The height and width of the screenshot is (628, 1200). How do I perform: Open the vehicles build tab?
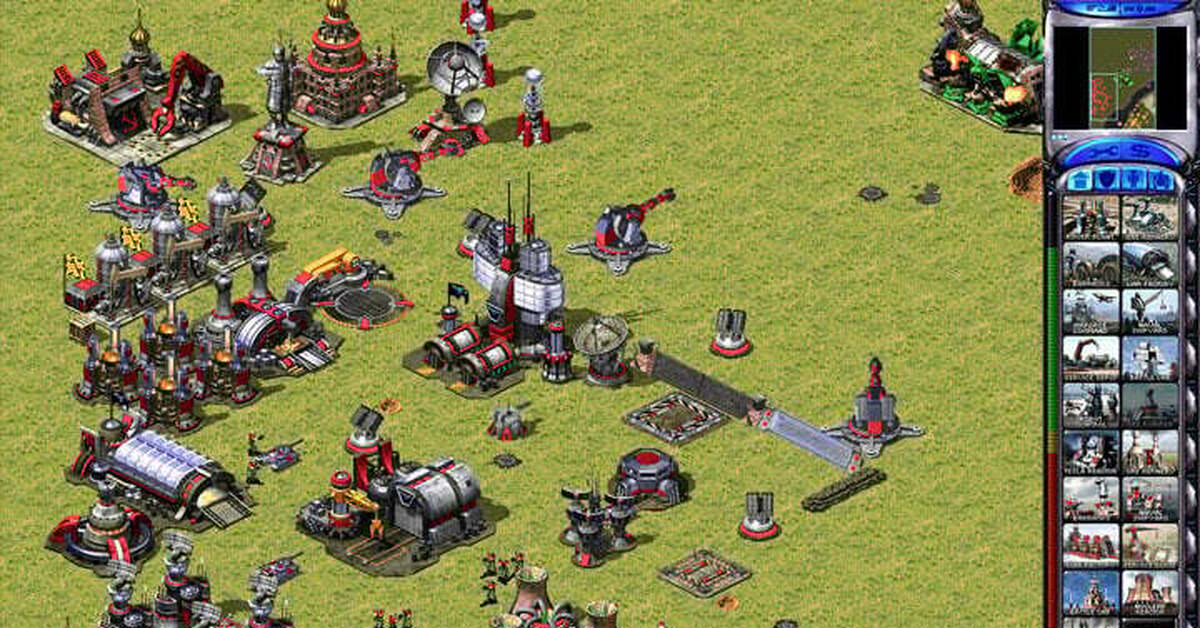pos(1160,180)
